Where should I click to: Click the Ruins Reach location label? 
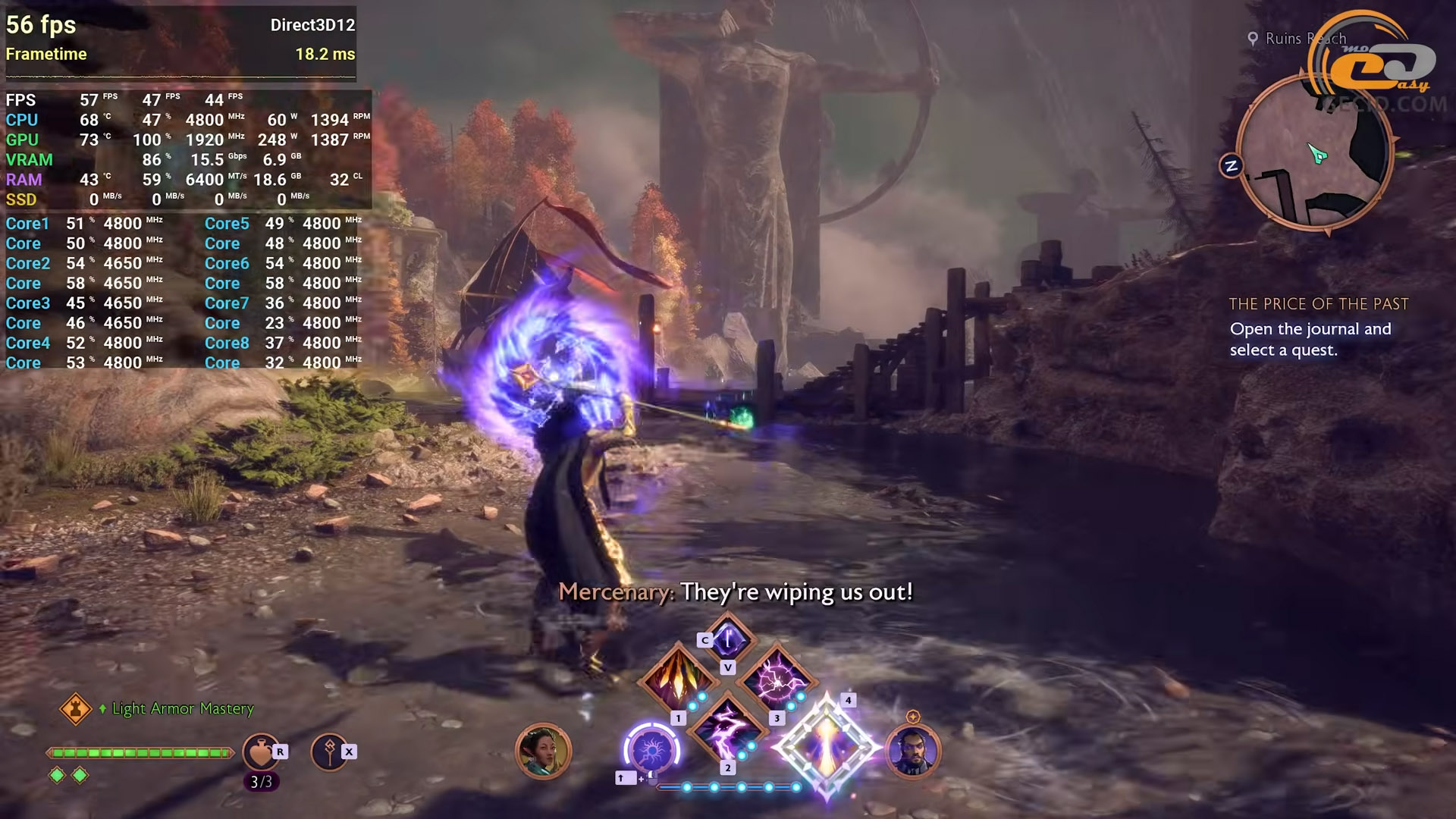[x=1304, y=39]
